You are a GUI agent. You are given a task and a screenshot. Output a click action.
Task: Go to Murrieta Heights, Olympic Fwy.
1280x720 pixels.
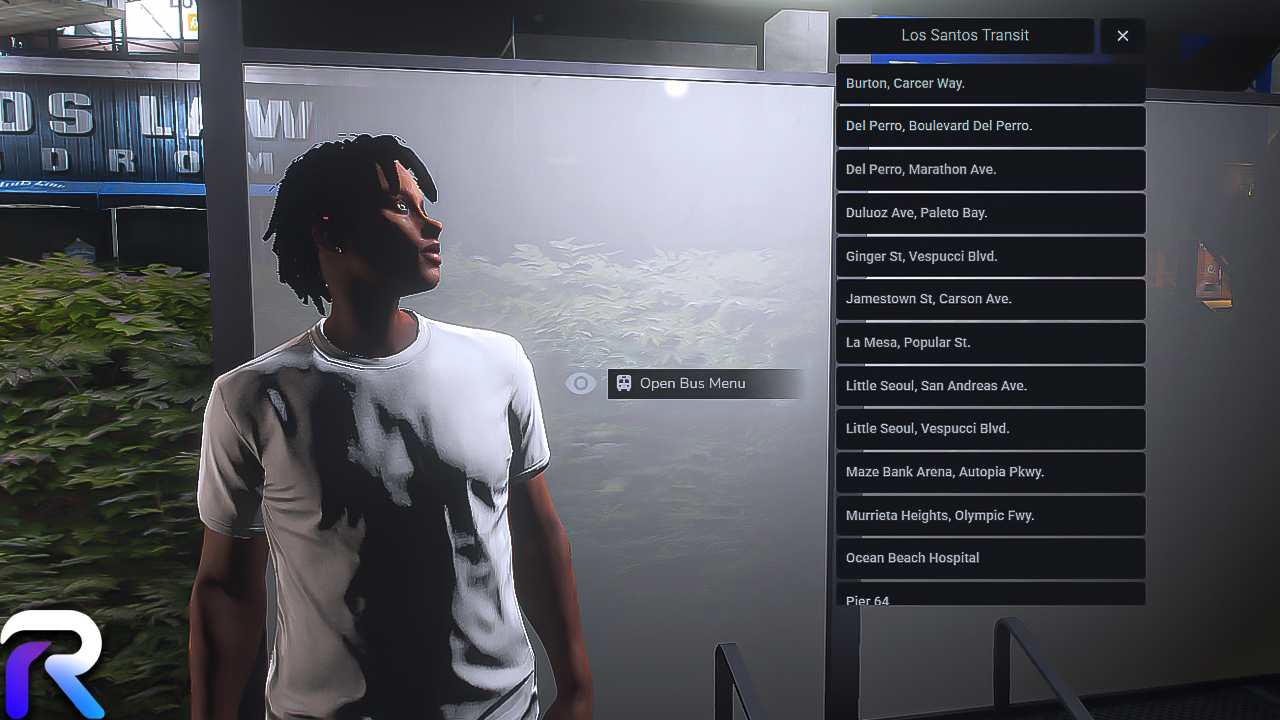(x=990, y=516)
